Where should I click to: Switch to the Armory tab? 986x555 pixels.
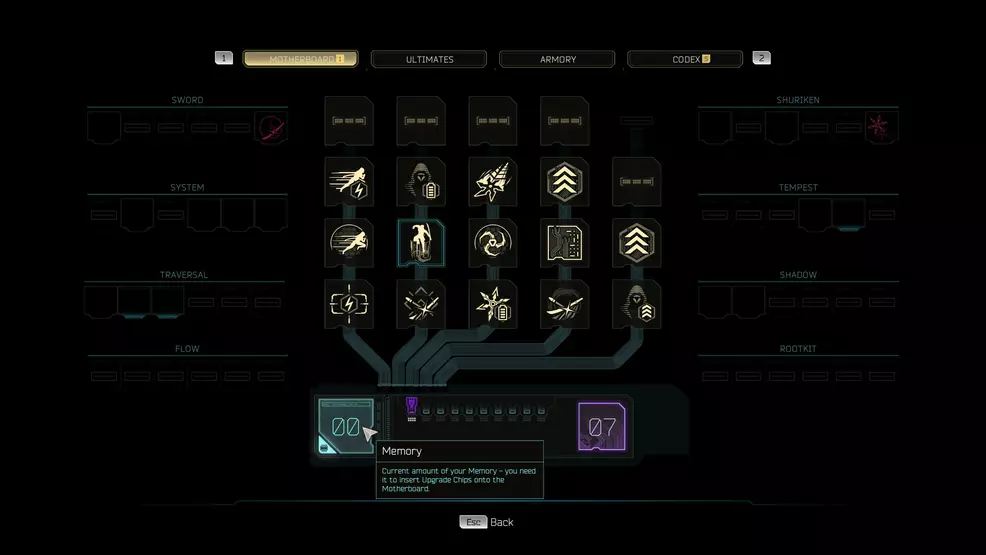click(x=557, y=59)
